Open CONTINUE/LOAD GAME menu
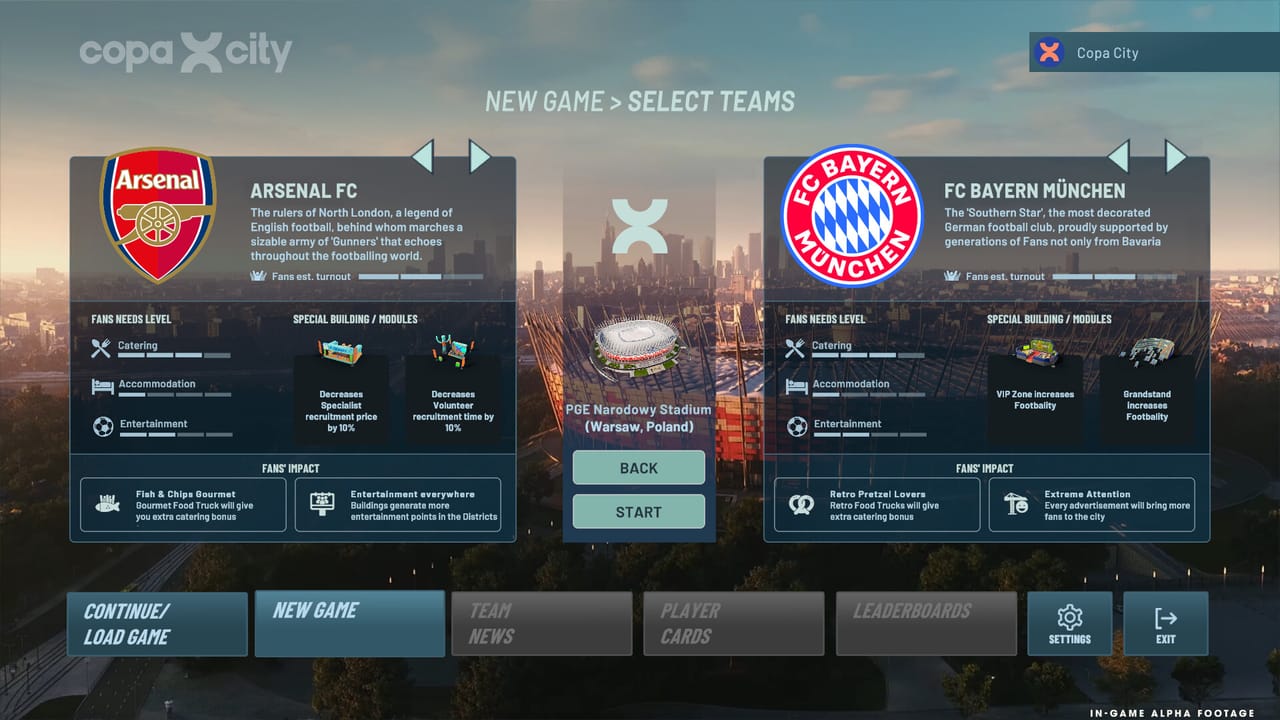1280x720 pixels. (x=157, y=623)
